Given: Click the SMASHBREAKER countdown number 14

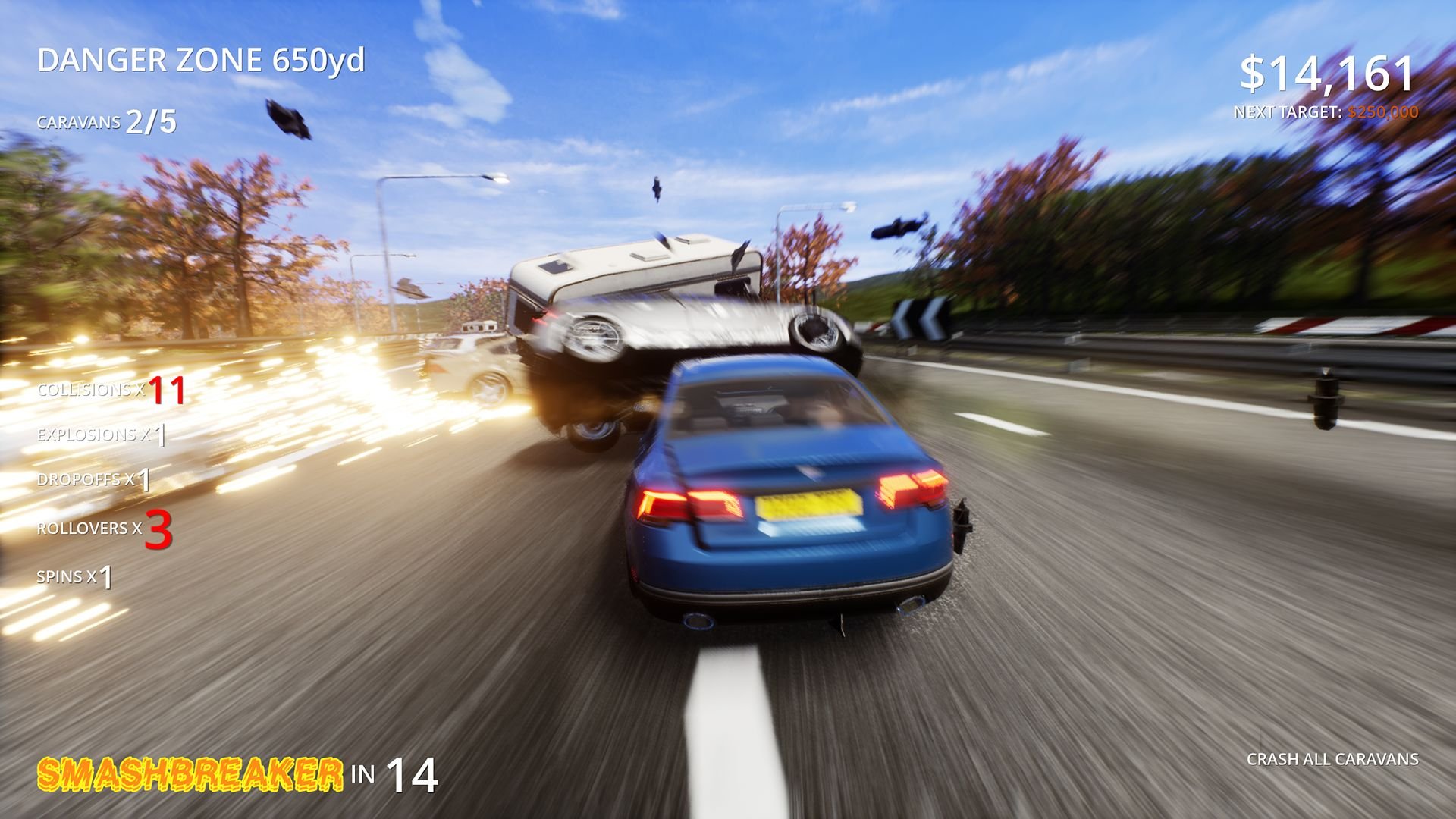Looking at the screenshot, I should (413, 776).
